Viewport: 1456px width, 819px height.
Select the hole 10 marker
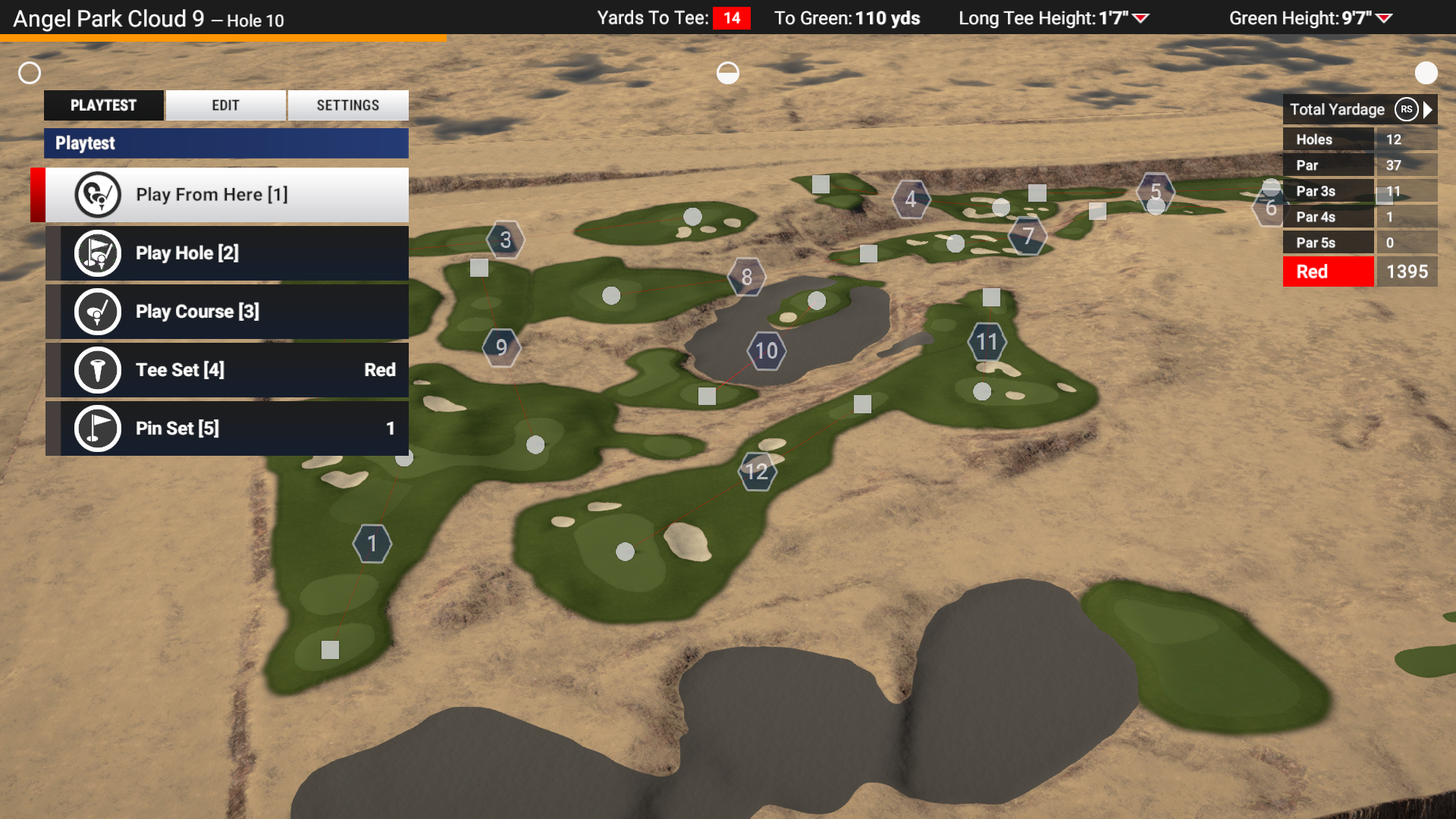766,351
